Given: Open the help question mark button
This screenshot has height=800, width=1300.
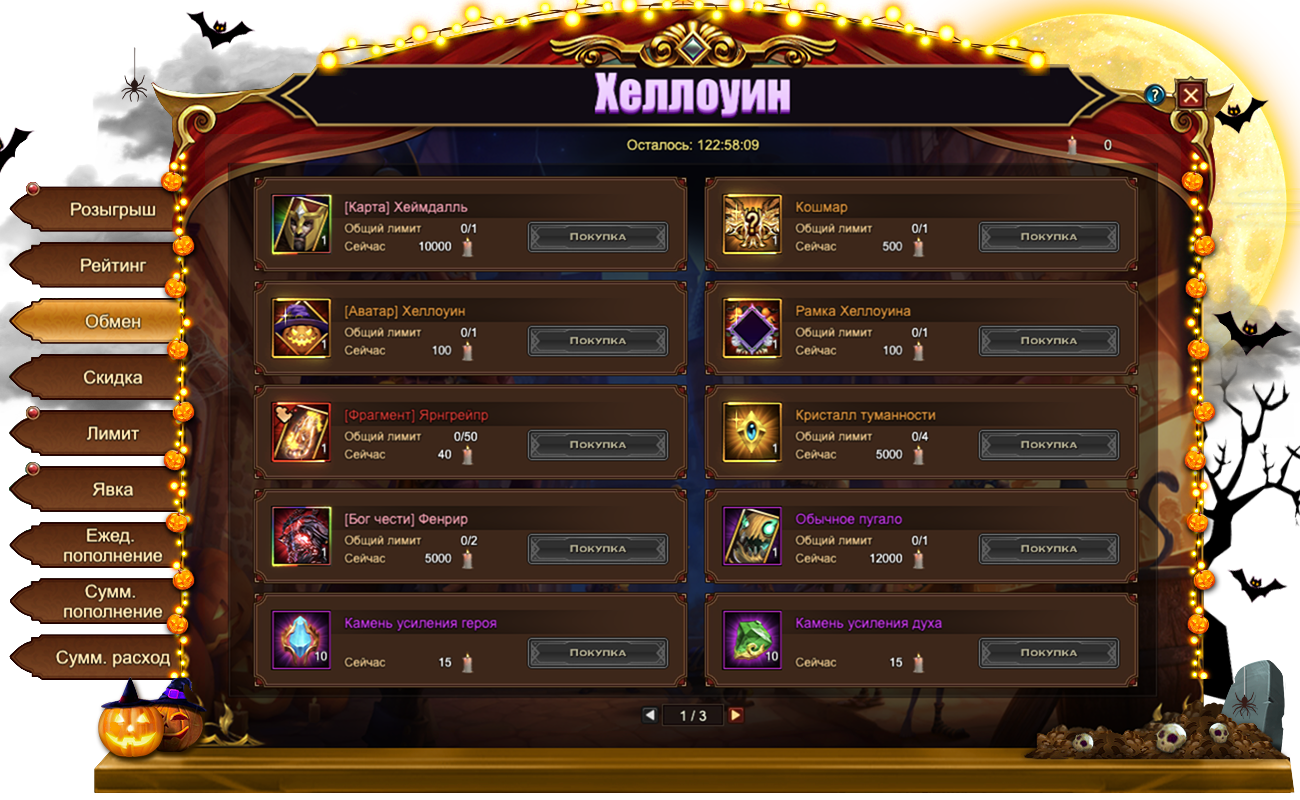Looking at the screenshot, I should (1156, 95).
